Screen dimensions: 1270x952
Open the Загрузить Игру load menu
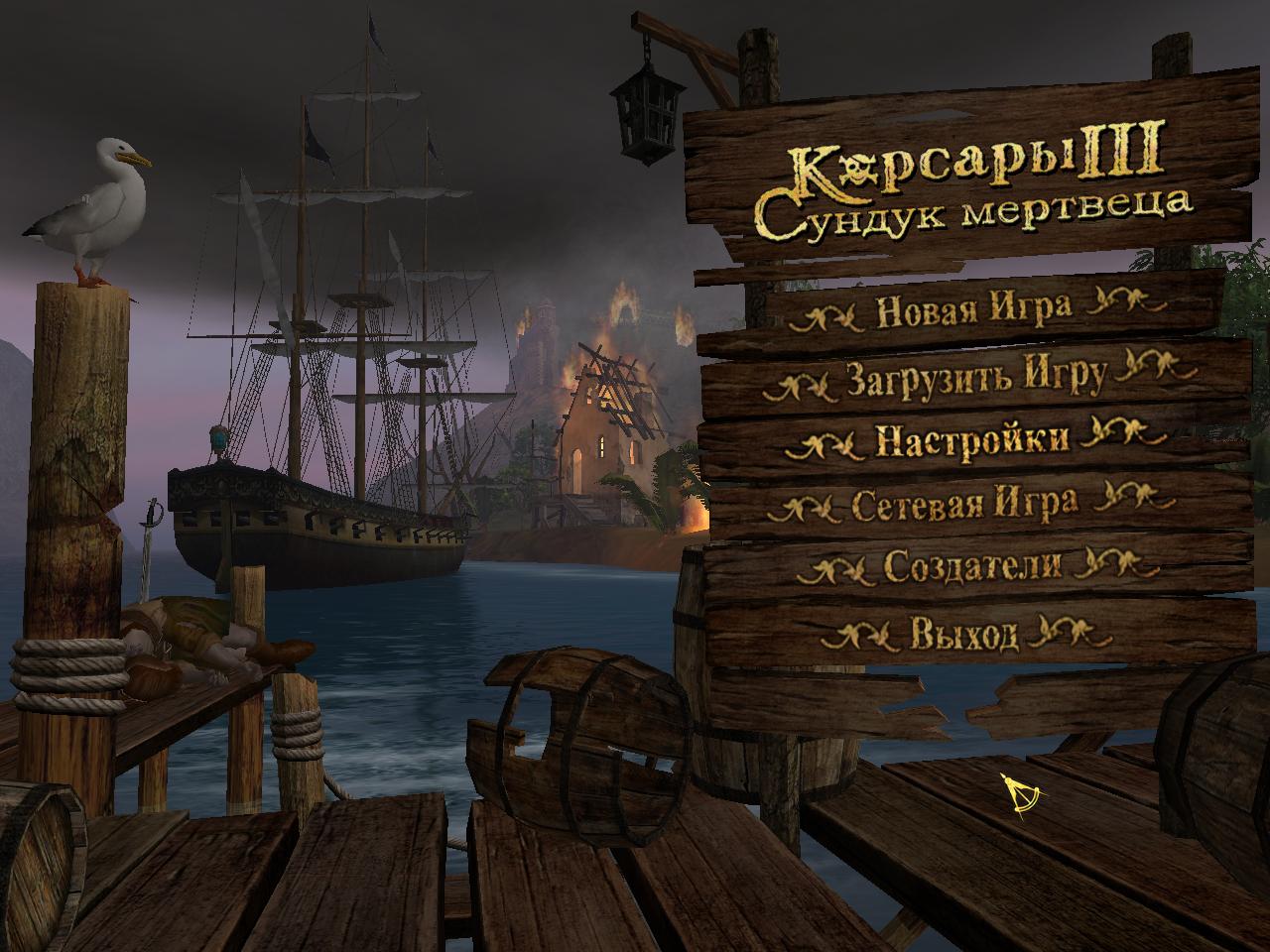(x=976, y=378)
